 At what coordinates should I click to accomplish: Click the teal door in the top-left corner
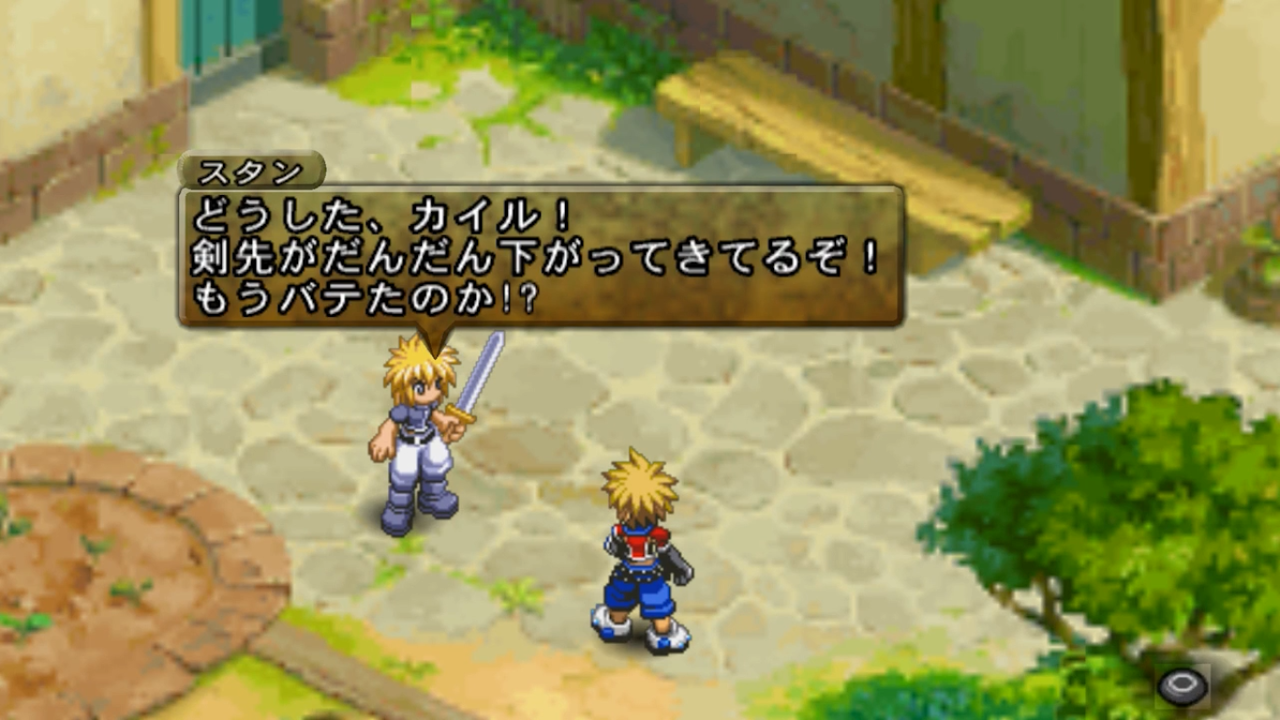coord(210,35)
